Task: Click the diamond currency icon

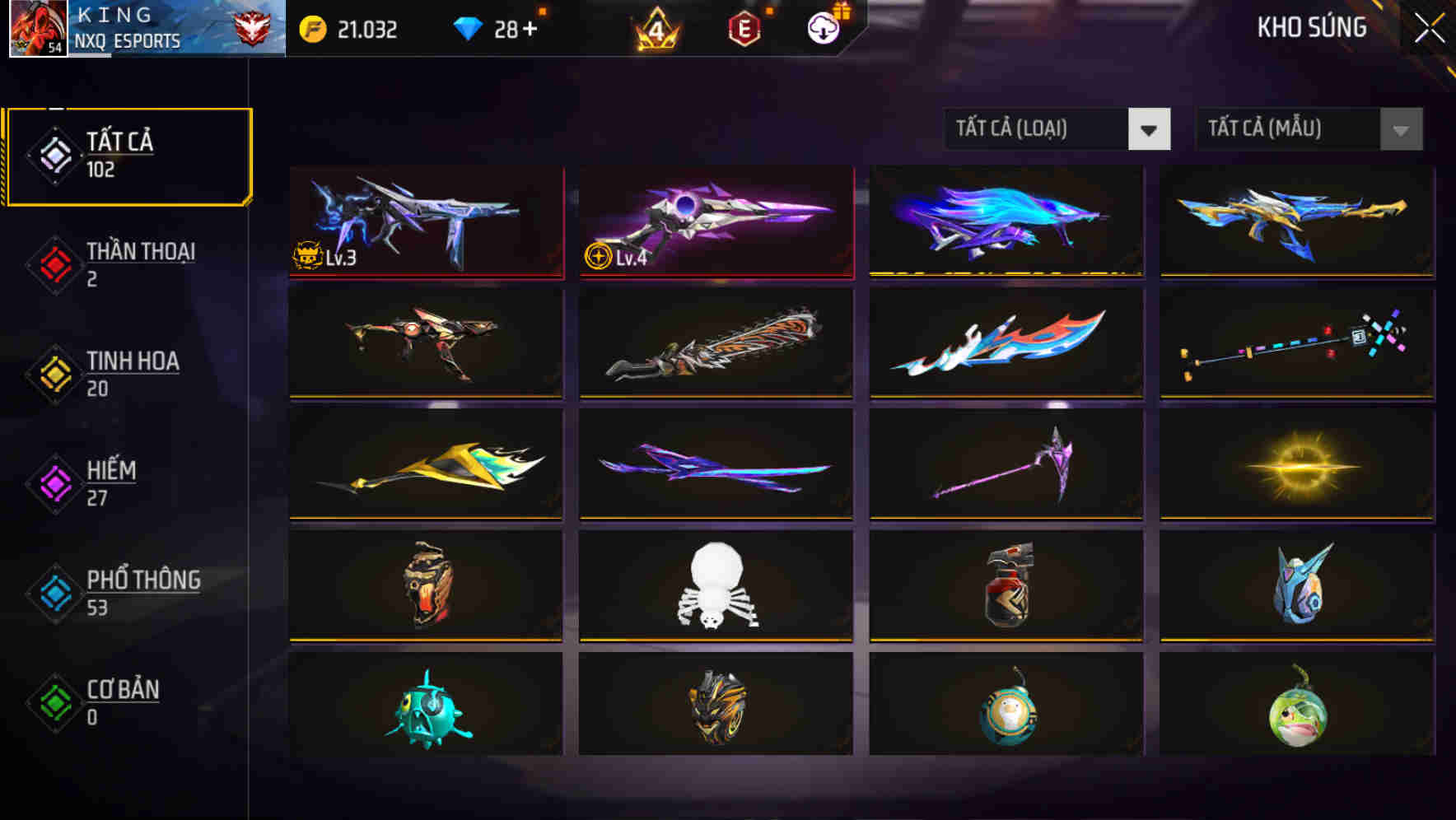Action: click(x=469, y=27)
